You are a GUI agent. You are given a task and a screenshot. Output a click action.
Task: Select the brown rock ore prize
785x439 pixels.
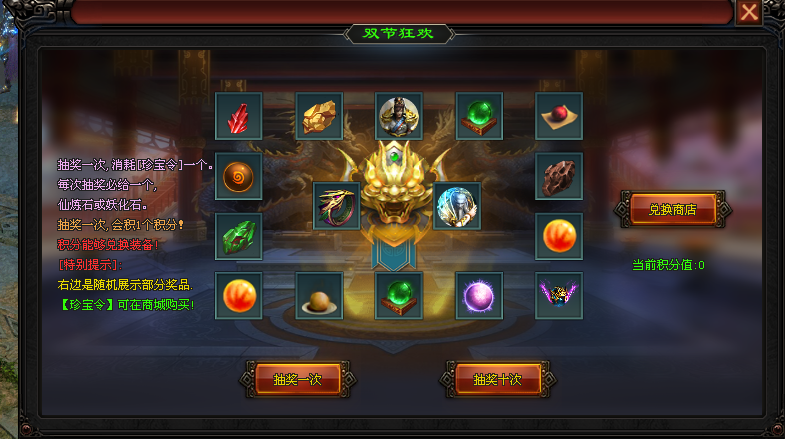559,176
